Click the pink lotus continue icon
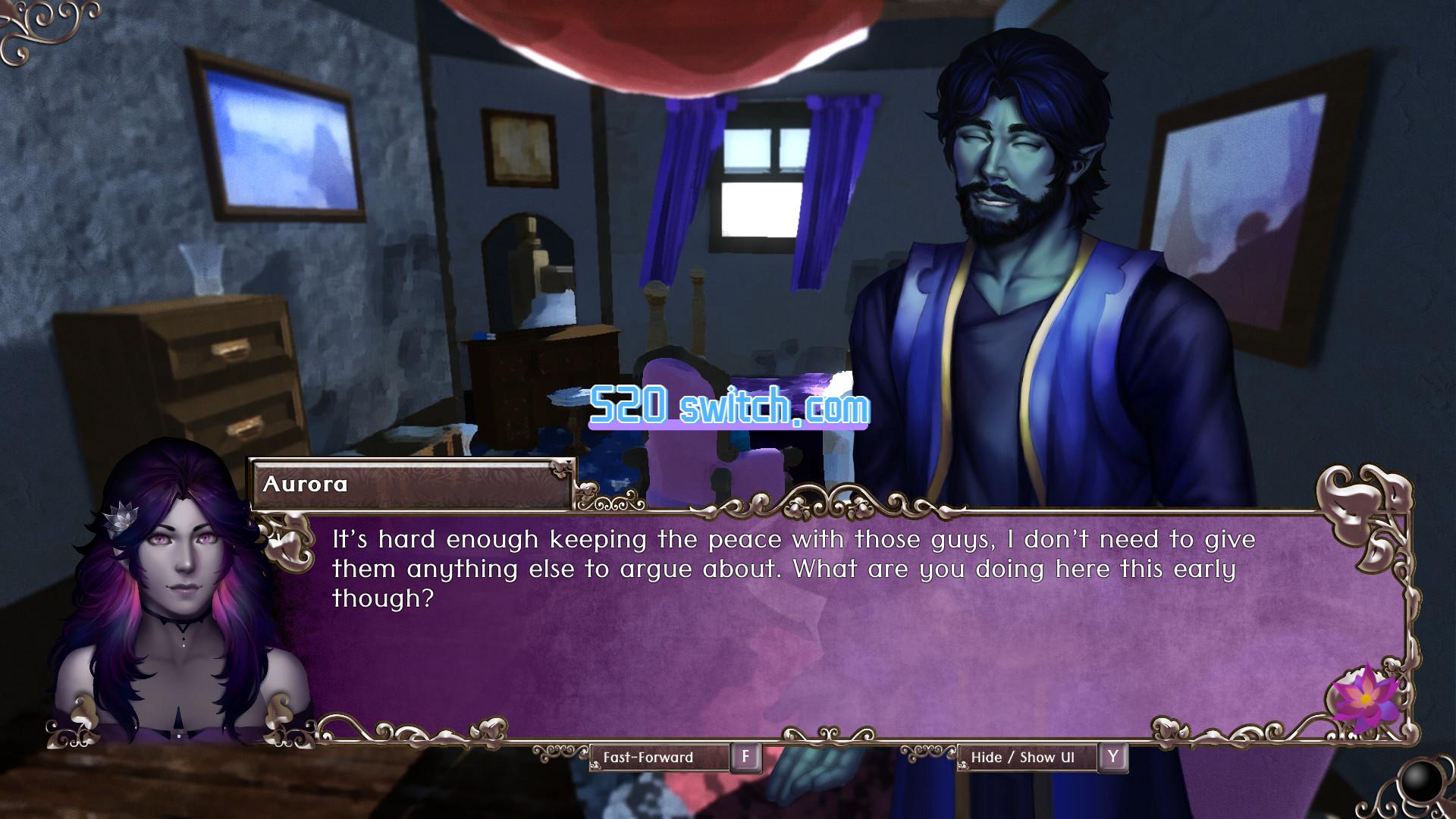Viewport: 1456px width, 819px height. [x=1365, y=695]
